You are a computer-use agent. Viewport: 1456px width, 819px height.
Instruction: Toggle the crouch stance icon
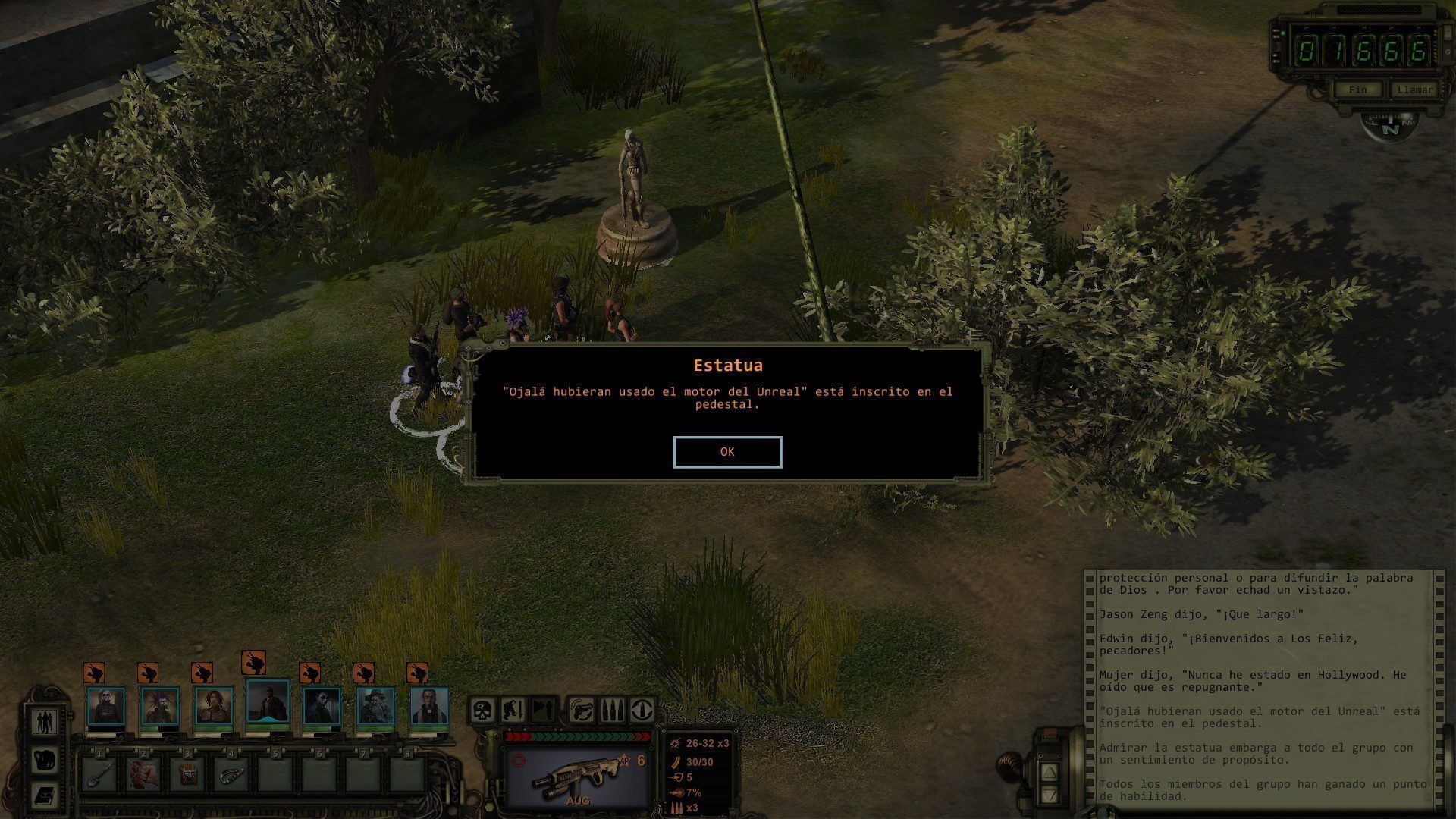[x=513, y=711]
